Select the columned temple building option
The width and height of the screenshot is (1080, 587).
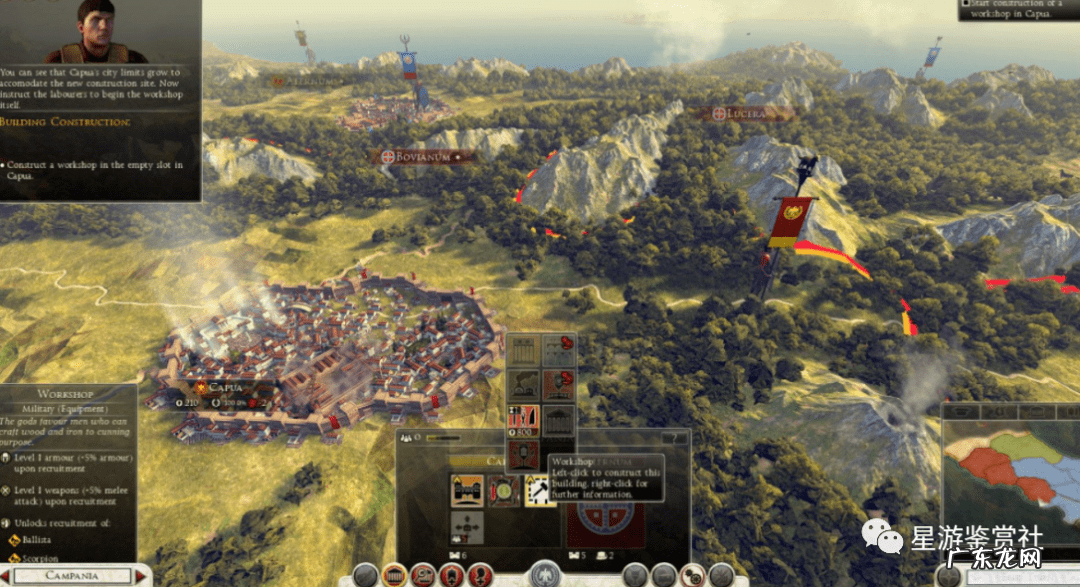click(x=558, y=420)
